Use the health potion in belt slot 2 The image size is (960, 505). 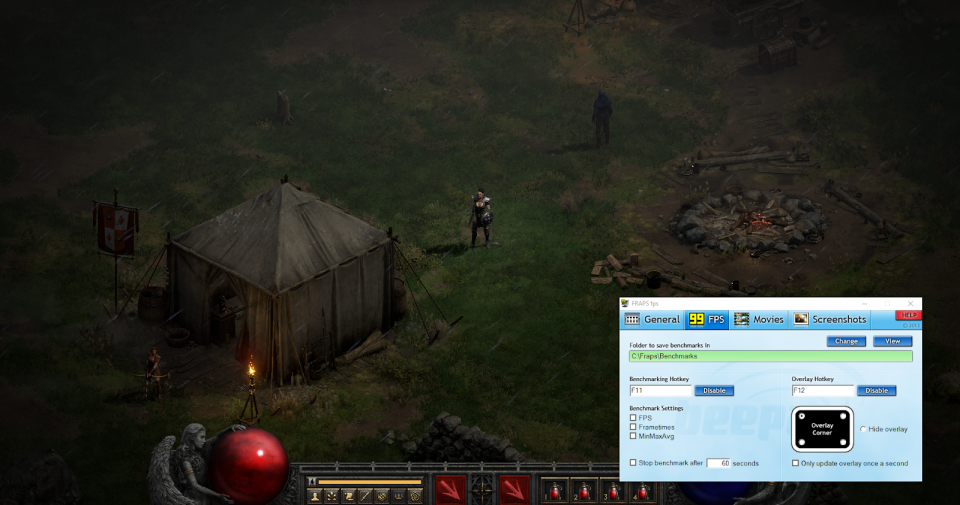coord(582,491)
